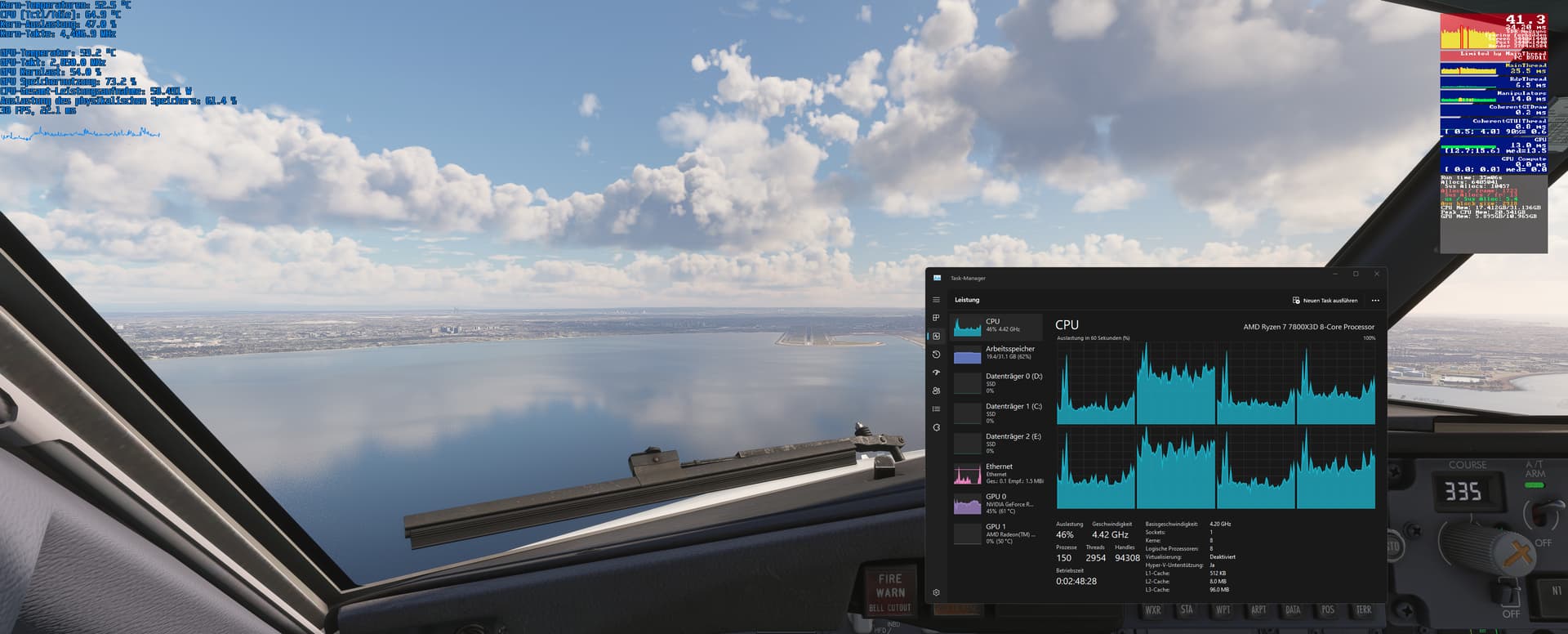This screenshot has height=634, width=1568.
Task: Toggle the TERR display button
Action: (x=1362, y=610)
